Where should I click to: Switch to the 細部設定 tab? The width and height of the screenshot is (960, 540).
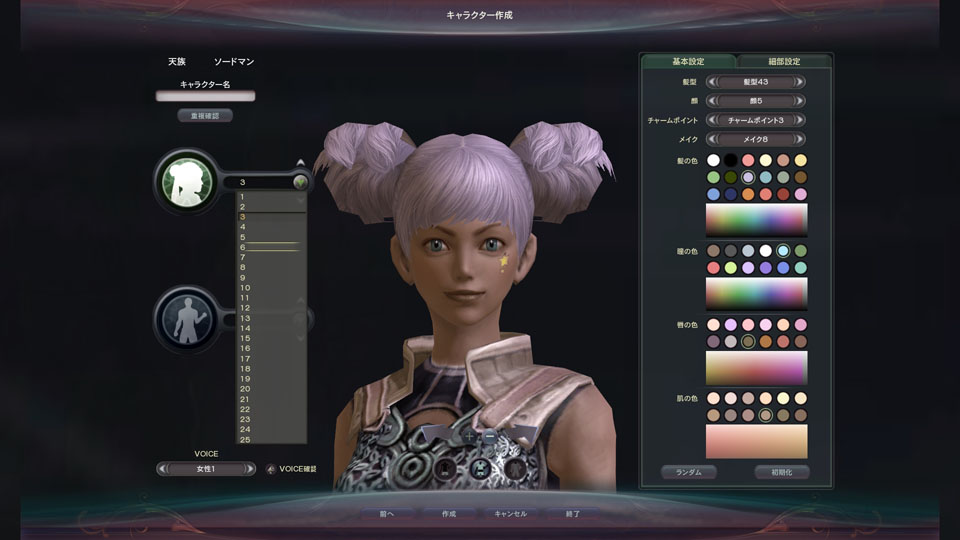click(784, 62)
